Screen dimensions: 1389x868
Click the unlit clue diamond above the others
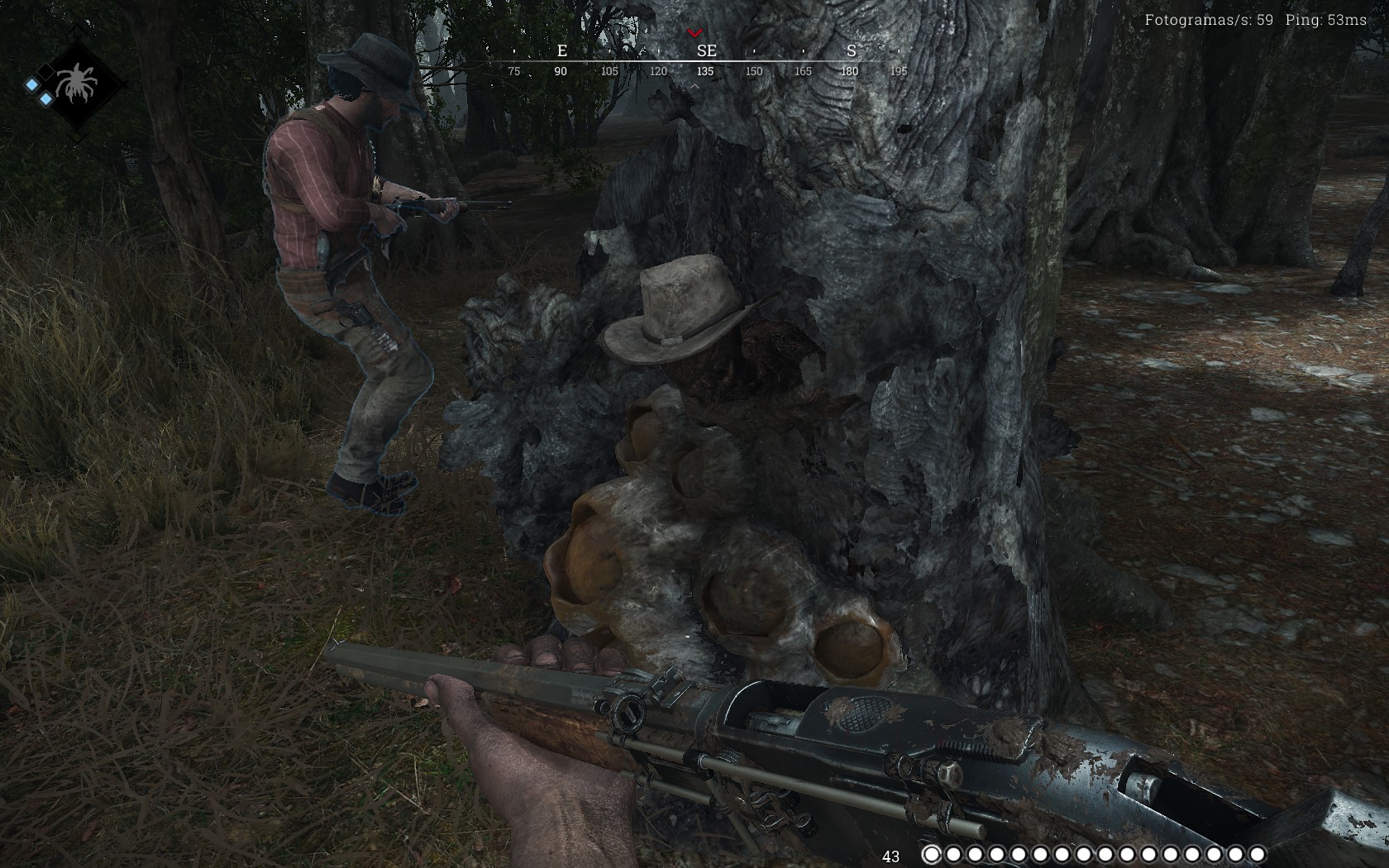(x=45, y=72)
